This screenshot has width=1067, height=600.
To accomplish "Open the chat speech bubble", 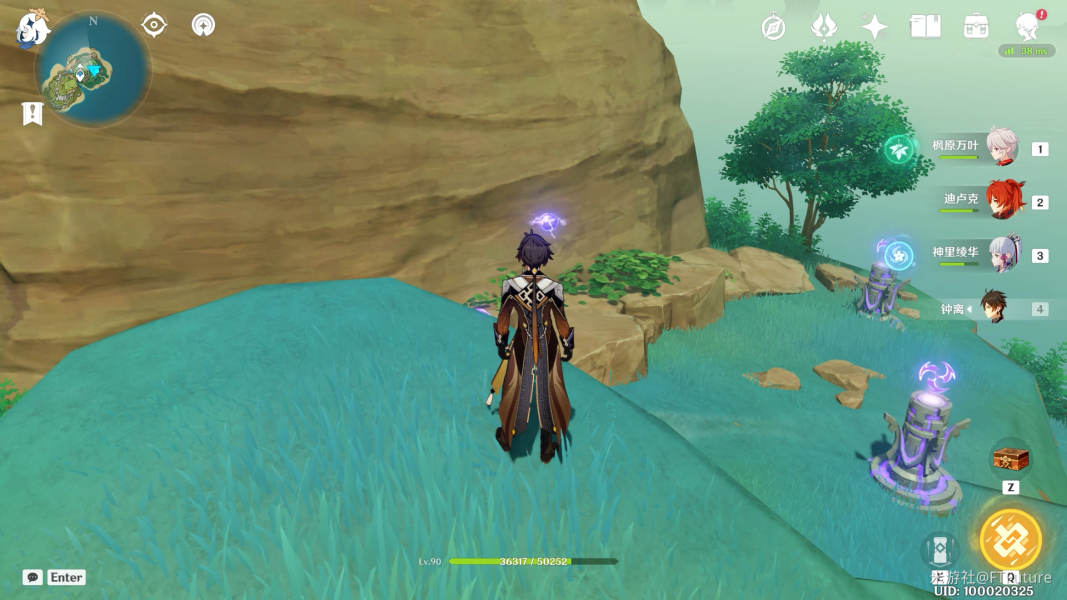I will pyautogui.click(x=33, y=577).
